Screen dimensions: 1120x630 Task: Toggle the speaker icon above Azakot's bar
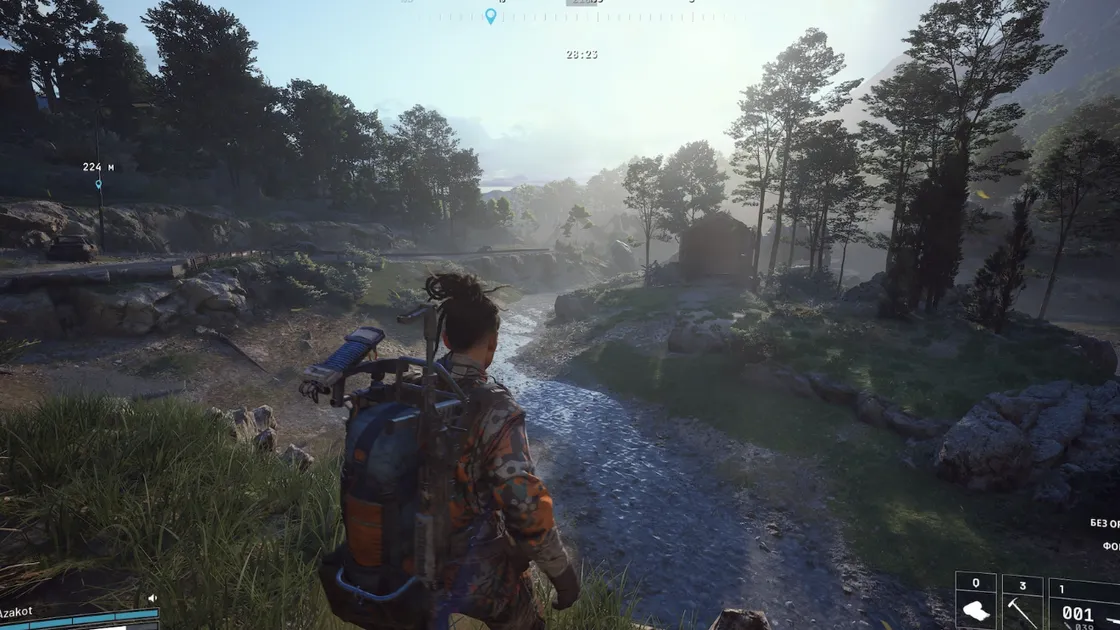coord(152,598)
